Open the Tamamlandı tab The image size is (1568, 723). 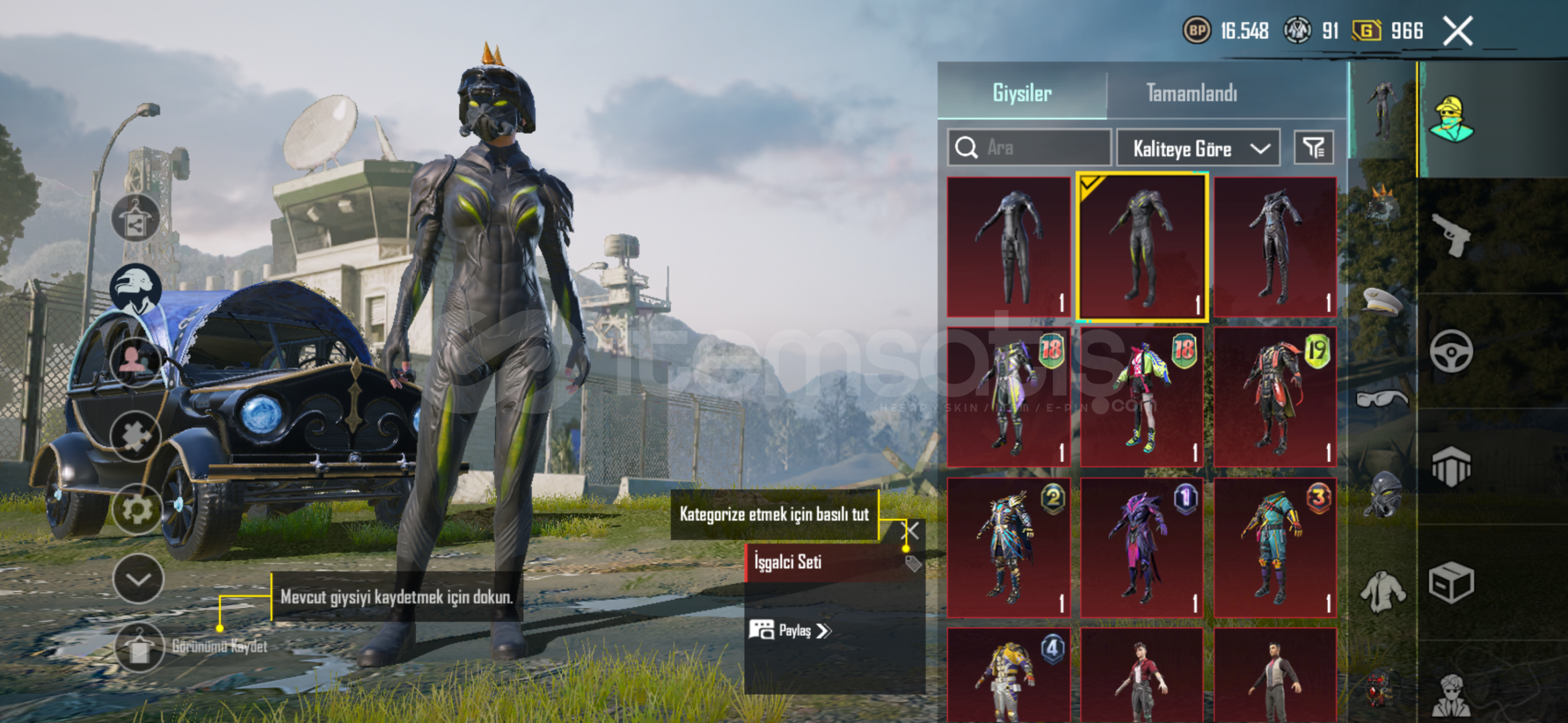coord(1192,93)
